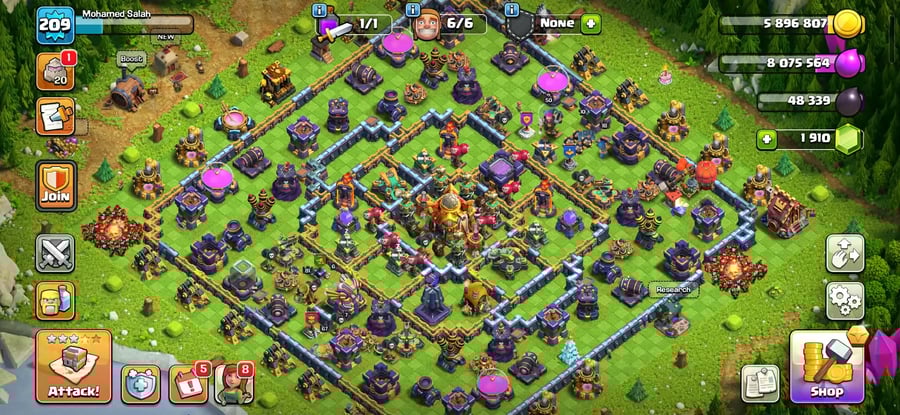Open the red exclamation news icon

189,382
